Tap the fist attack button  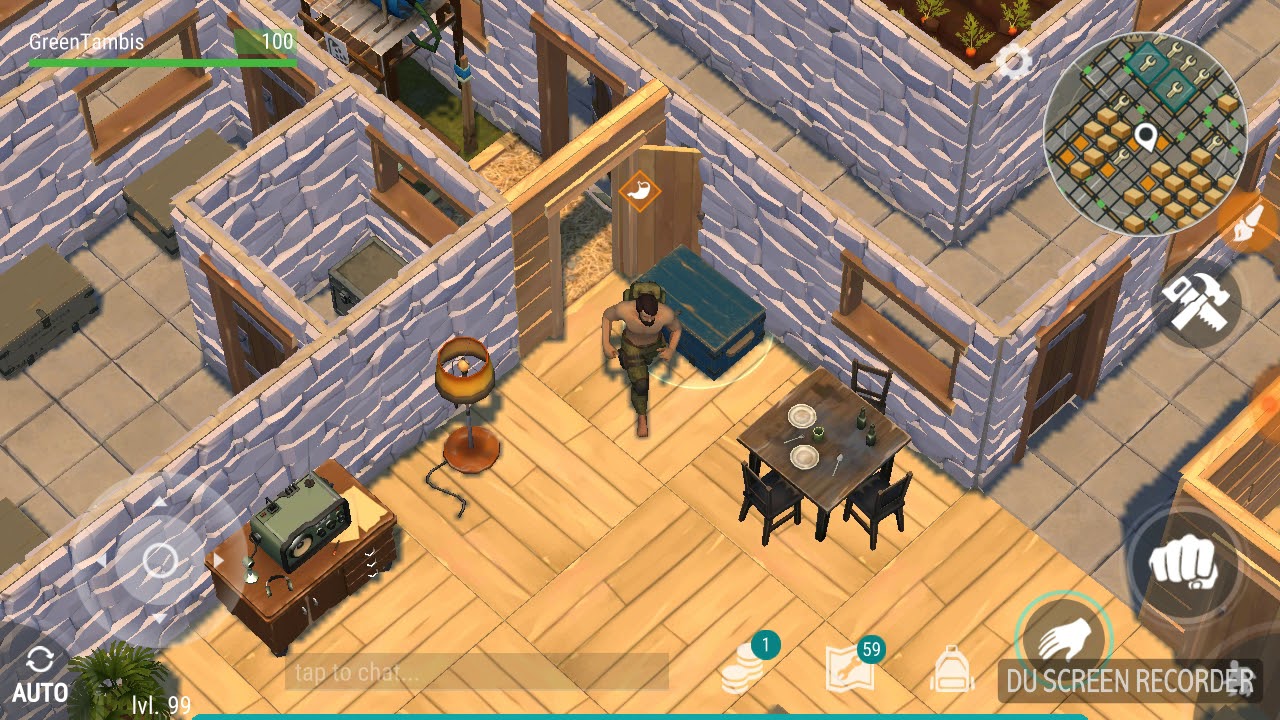point(1184,565)
